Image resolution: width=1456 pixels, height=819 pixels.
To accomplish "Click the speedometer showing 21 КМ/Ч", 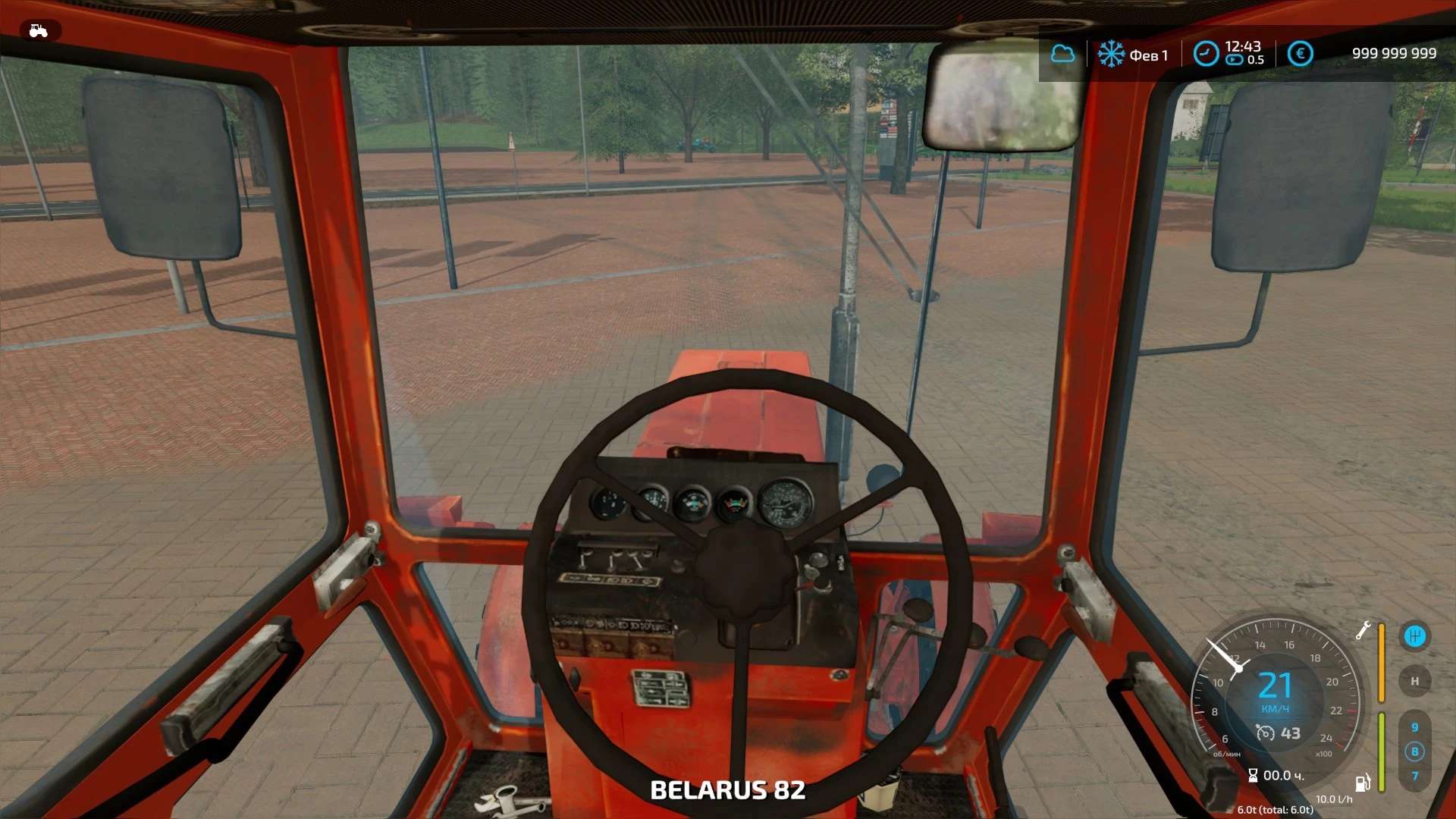I will [1276, 684].
